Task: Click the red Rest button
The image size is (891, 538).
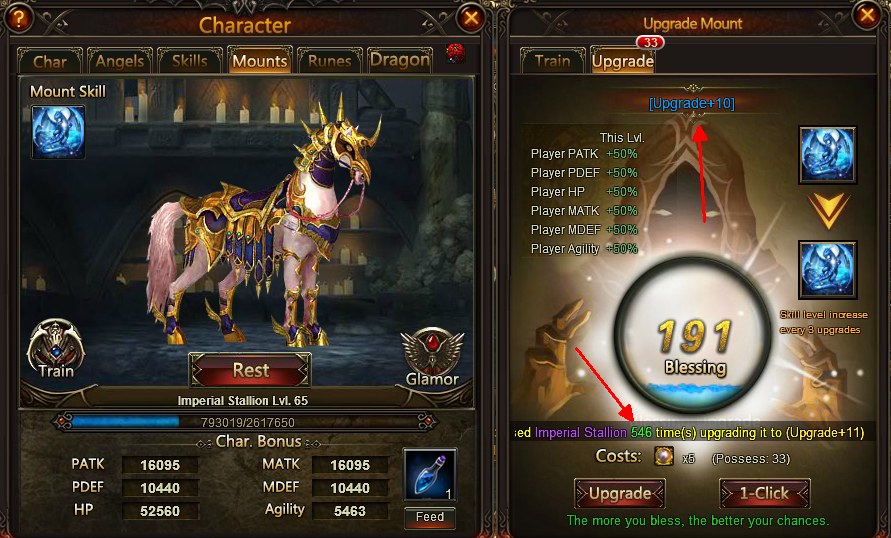Action: tap(250, 370)
